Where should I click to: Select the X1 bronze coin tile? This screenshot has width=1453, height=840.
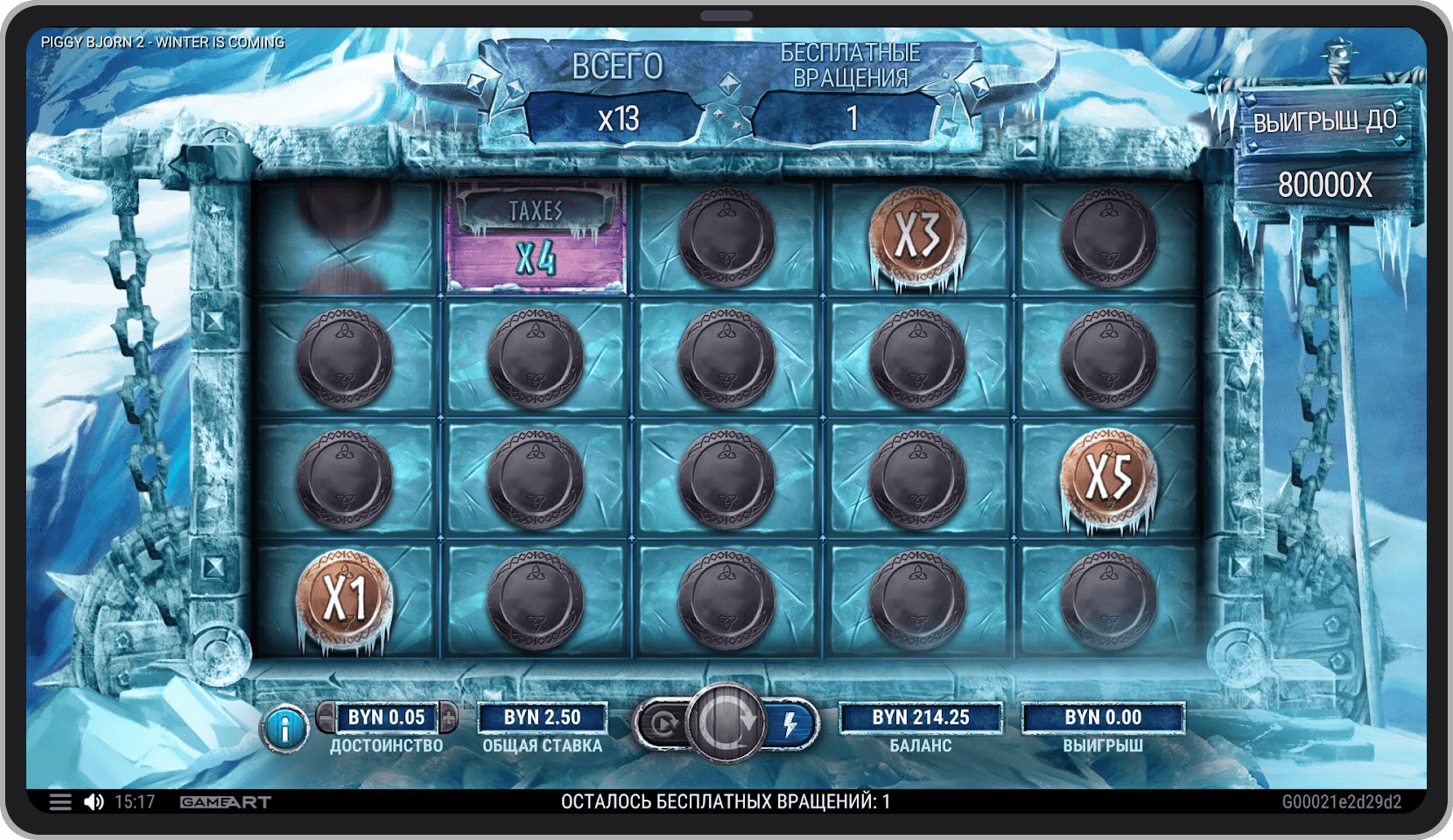[345, 598]
